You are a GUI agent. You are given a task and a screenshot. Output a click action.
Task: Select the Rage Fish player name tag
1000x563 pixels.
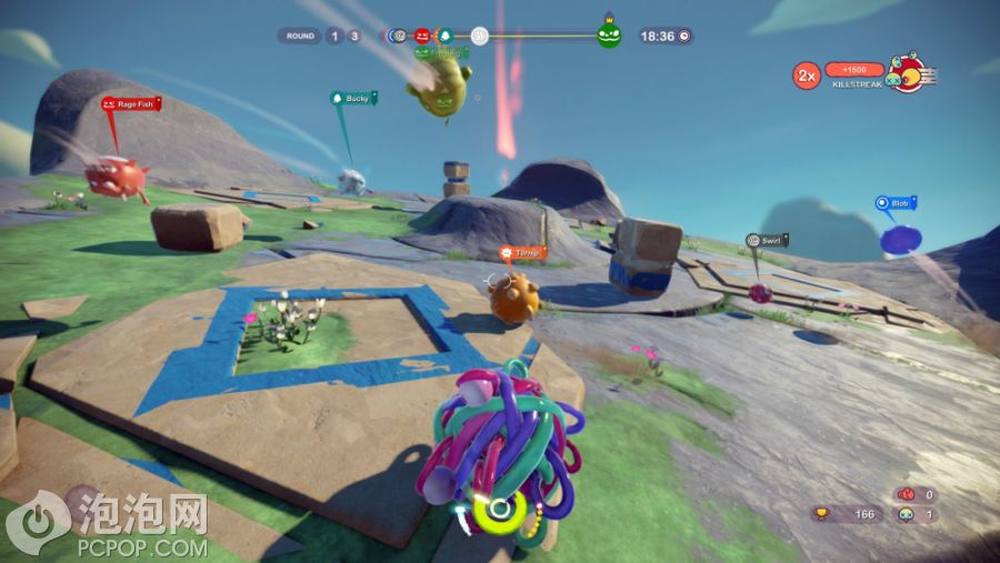(x=130, y=103)
